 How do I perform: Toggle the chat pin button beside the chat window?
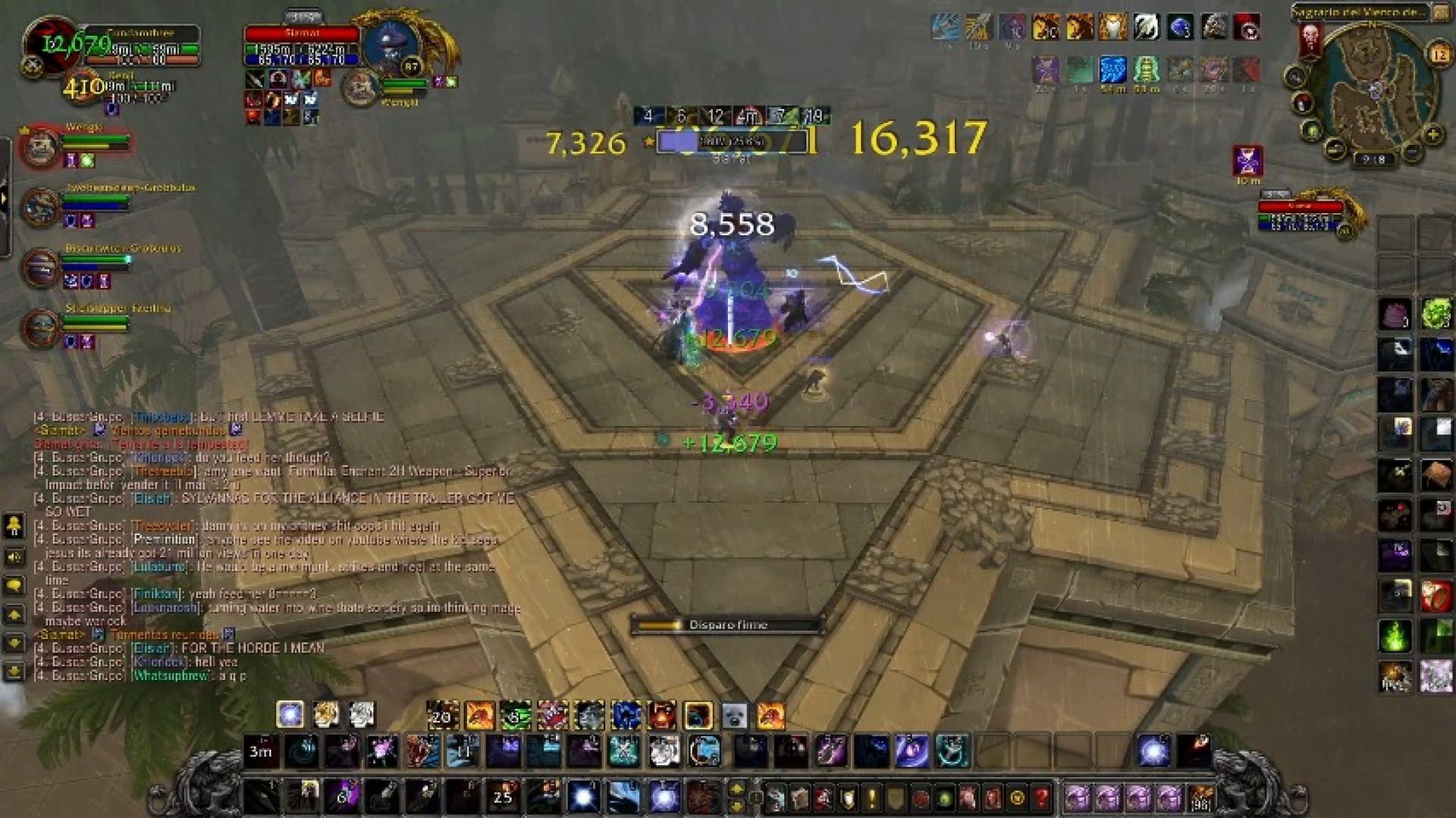14,525
